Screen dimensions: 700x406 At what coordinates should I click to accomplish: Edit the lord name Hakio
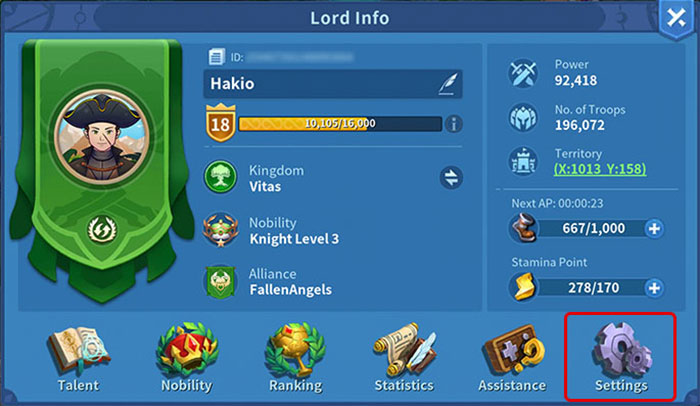tap(446, 84)
